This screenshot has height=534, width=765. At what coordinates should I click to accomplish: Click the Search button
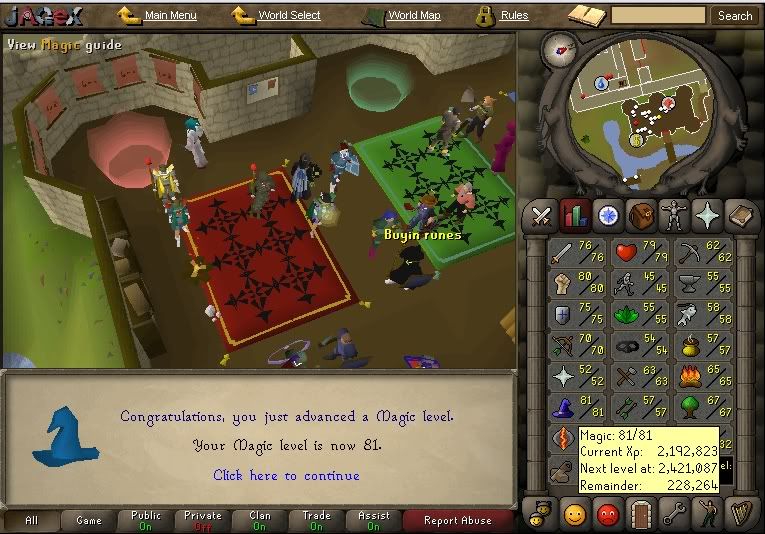click(x=735, y=16)
